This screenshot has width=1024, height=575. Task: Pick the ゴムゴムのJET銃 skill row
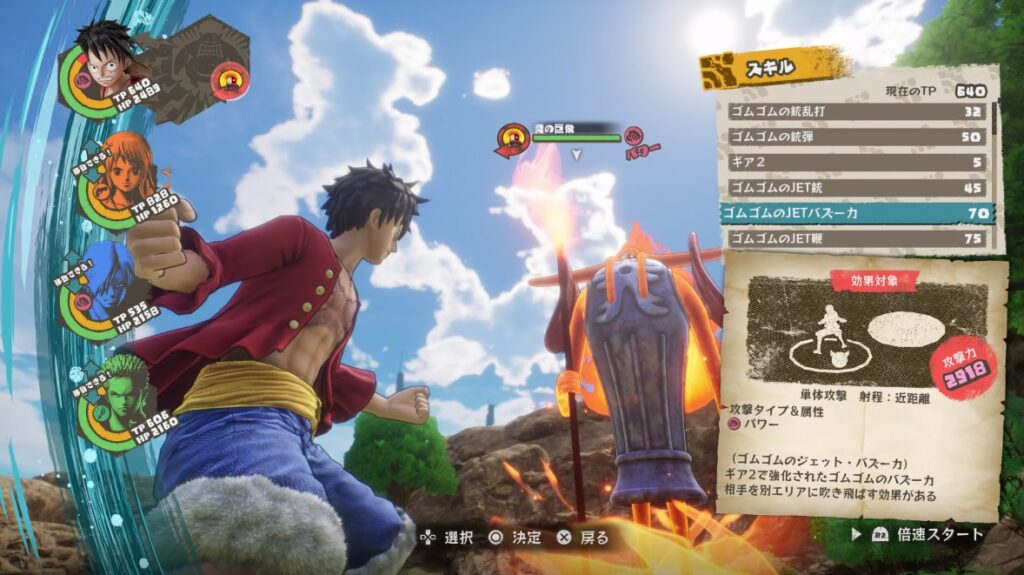click(855, 187)
